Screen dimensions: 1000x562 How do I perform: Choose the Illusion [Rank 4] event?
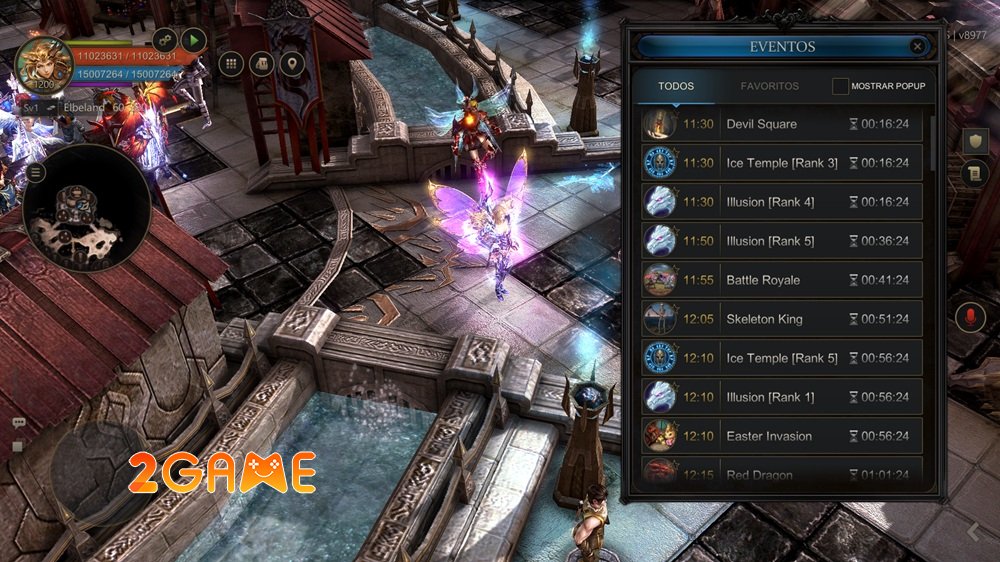pyautogui.click(x=781, y=202)
